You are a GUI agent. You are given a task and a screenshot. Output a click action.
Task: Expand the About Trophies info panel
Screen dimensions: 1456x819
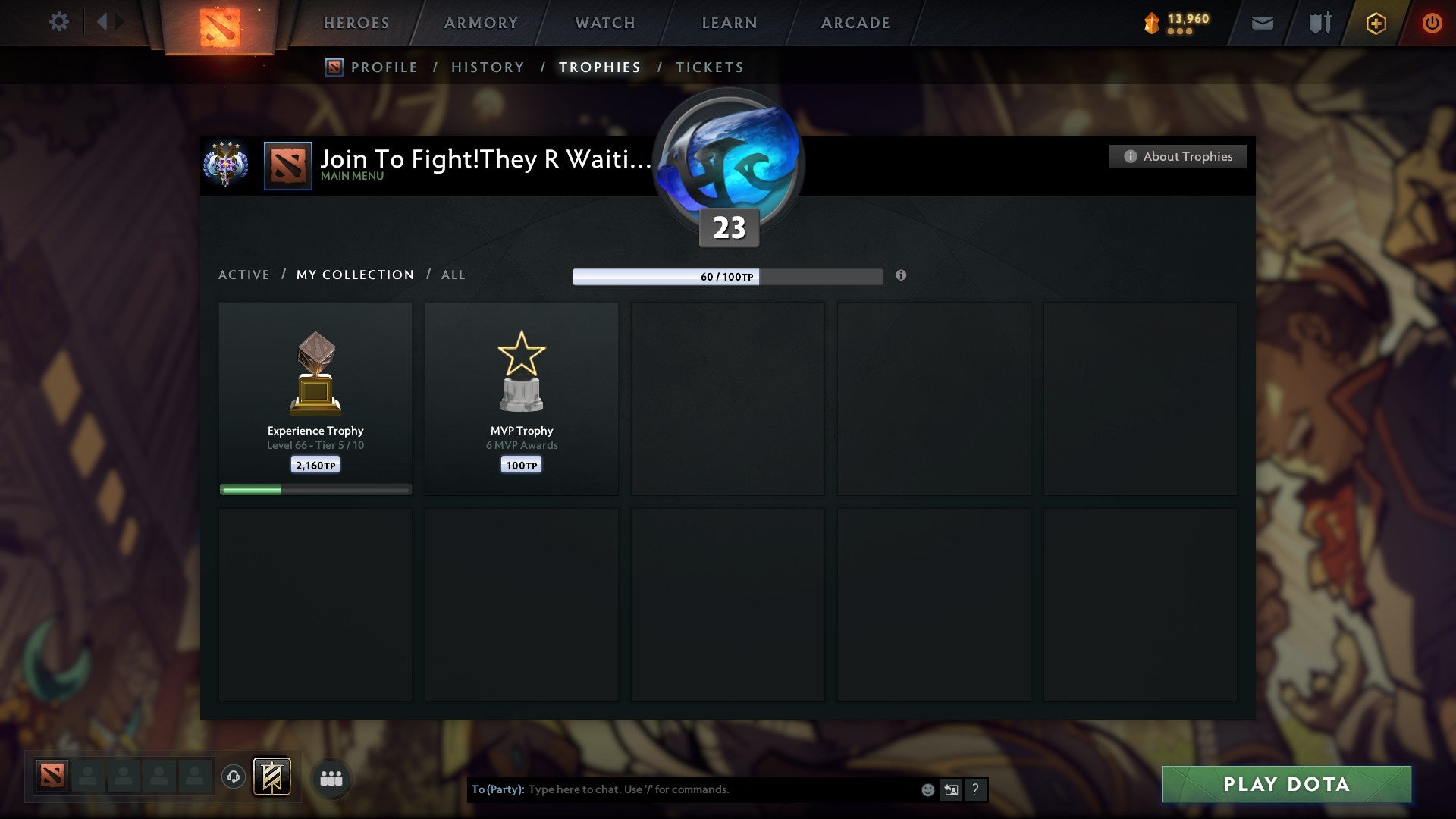pyautogui.click(x=1178, y=156)
